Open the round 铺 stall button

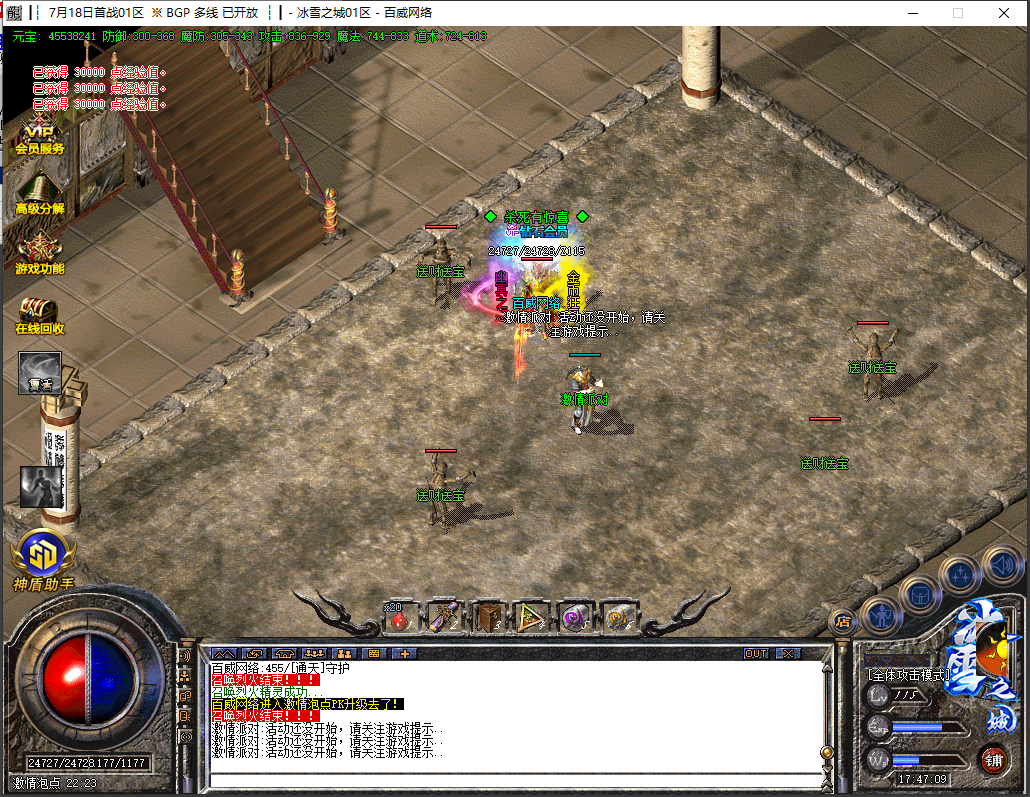click(993, 757)
